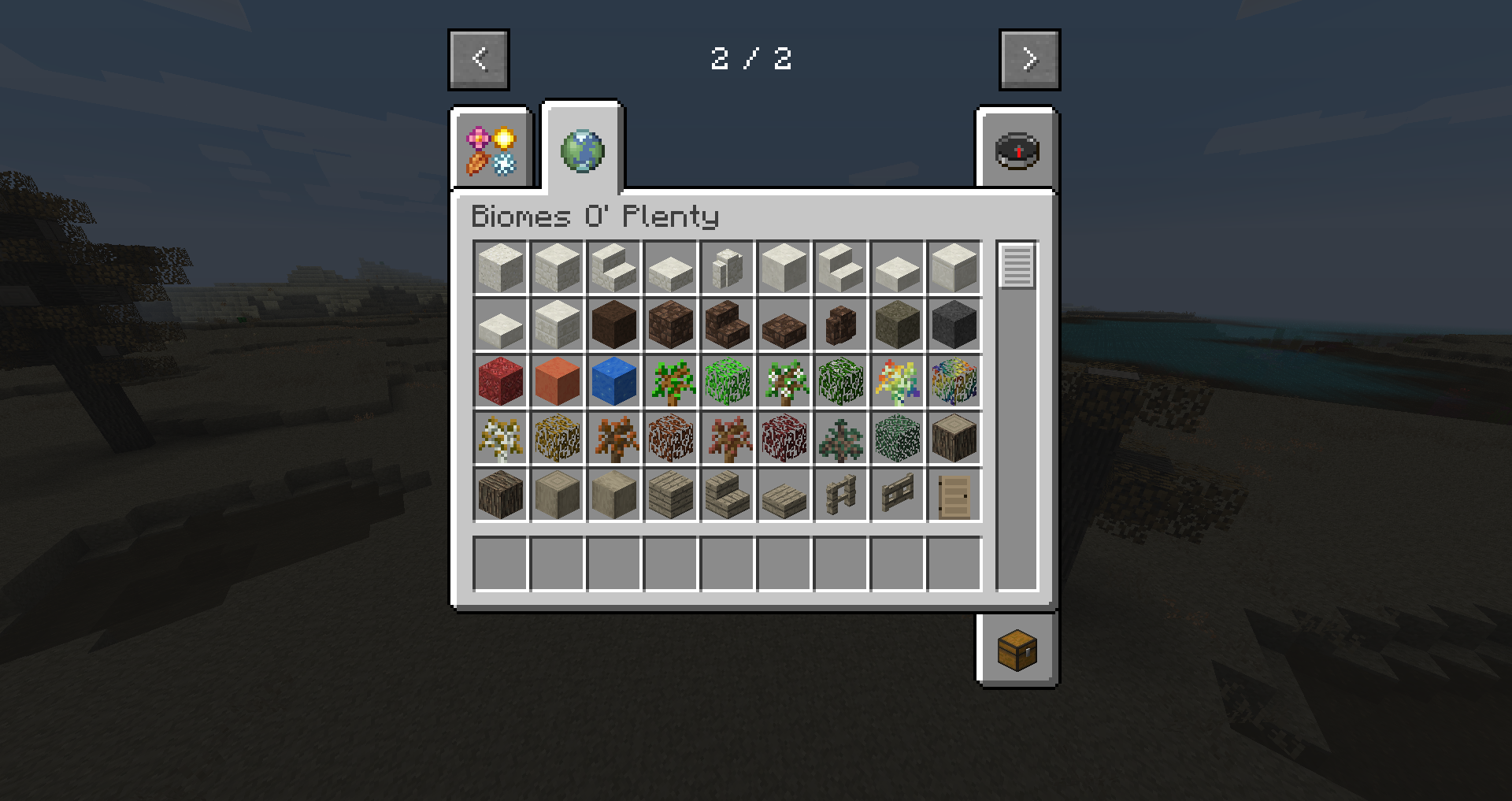Pick the wooden planks block
This screenshot has height=801, width=1512.
point(670,494)
